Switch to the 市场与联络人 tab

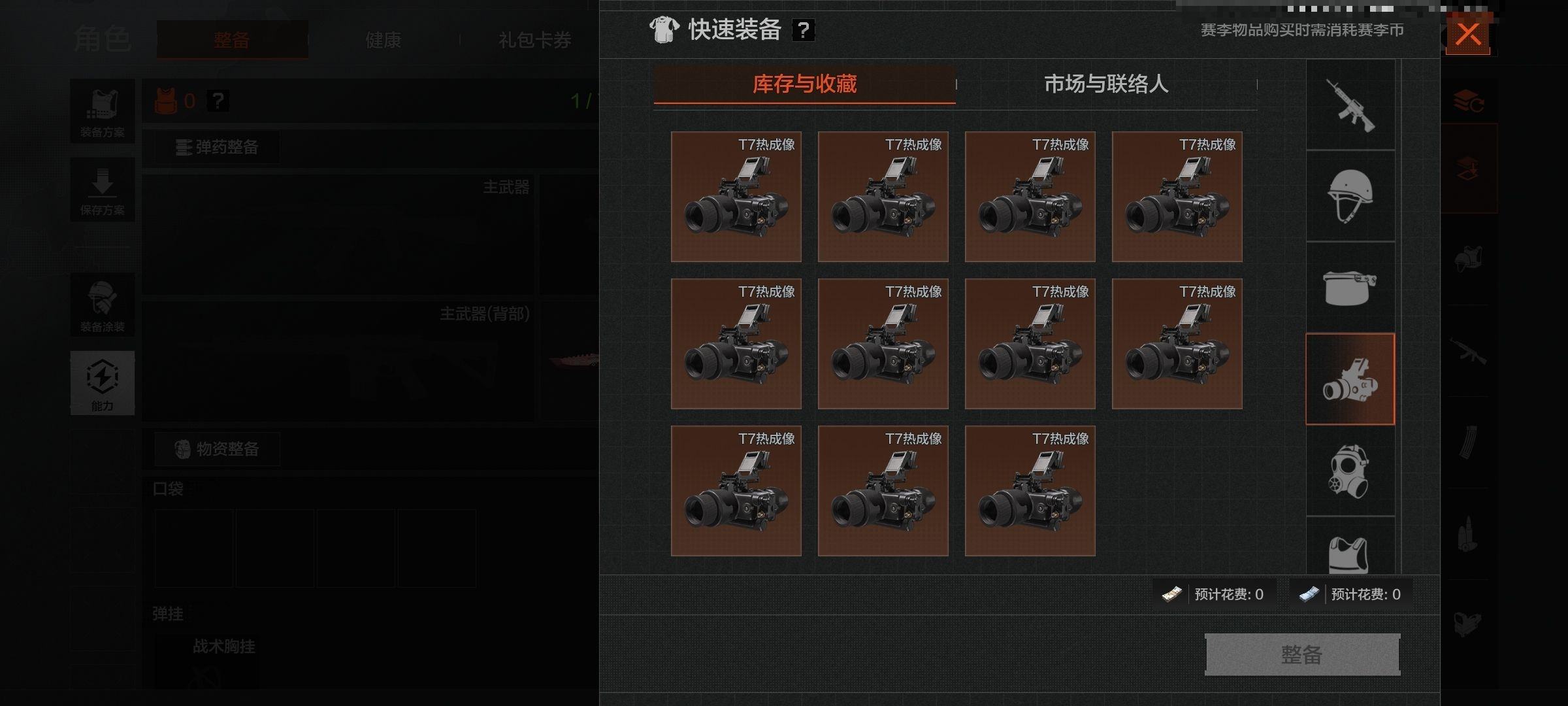point(1105,84)
